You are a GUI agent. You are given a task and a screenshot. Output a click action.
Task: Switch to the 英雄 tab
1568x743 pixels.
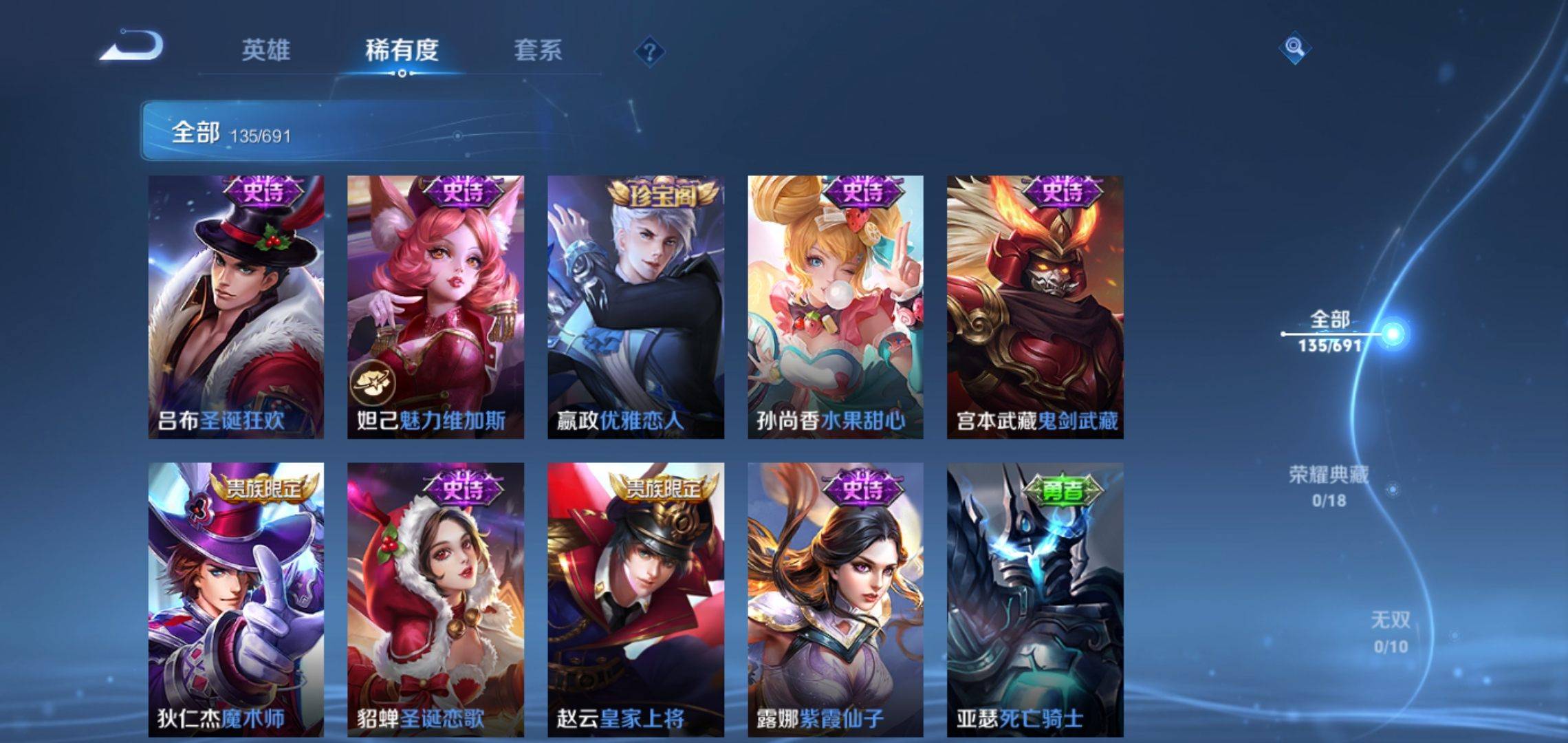coord(265,50)
